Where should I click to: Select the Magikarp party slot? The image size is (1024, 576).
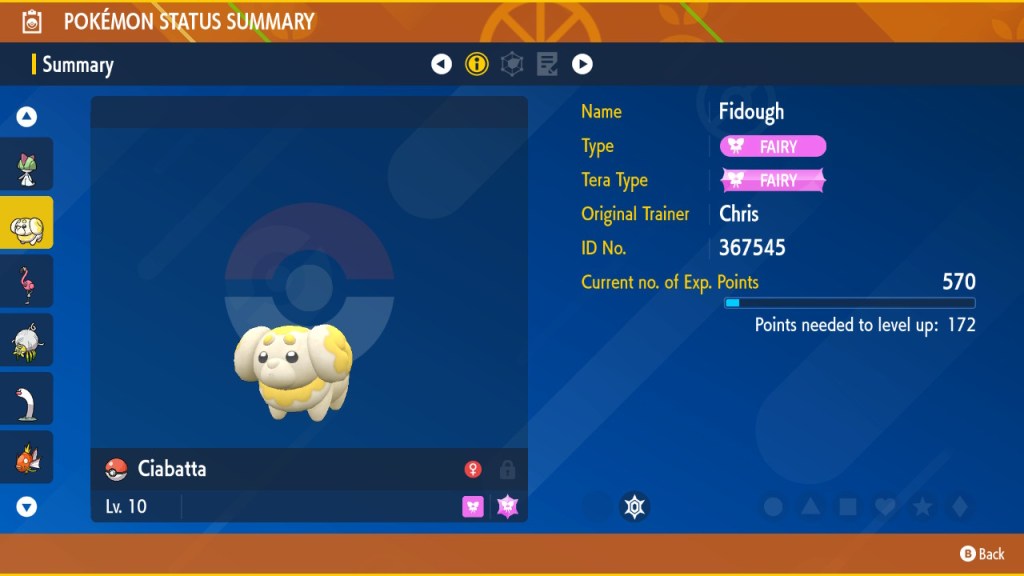coord(27,457)
